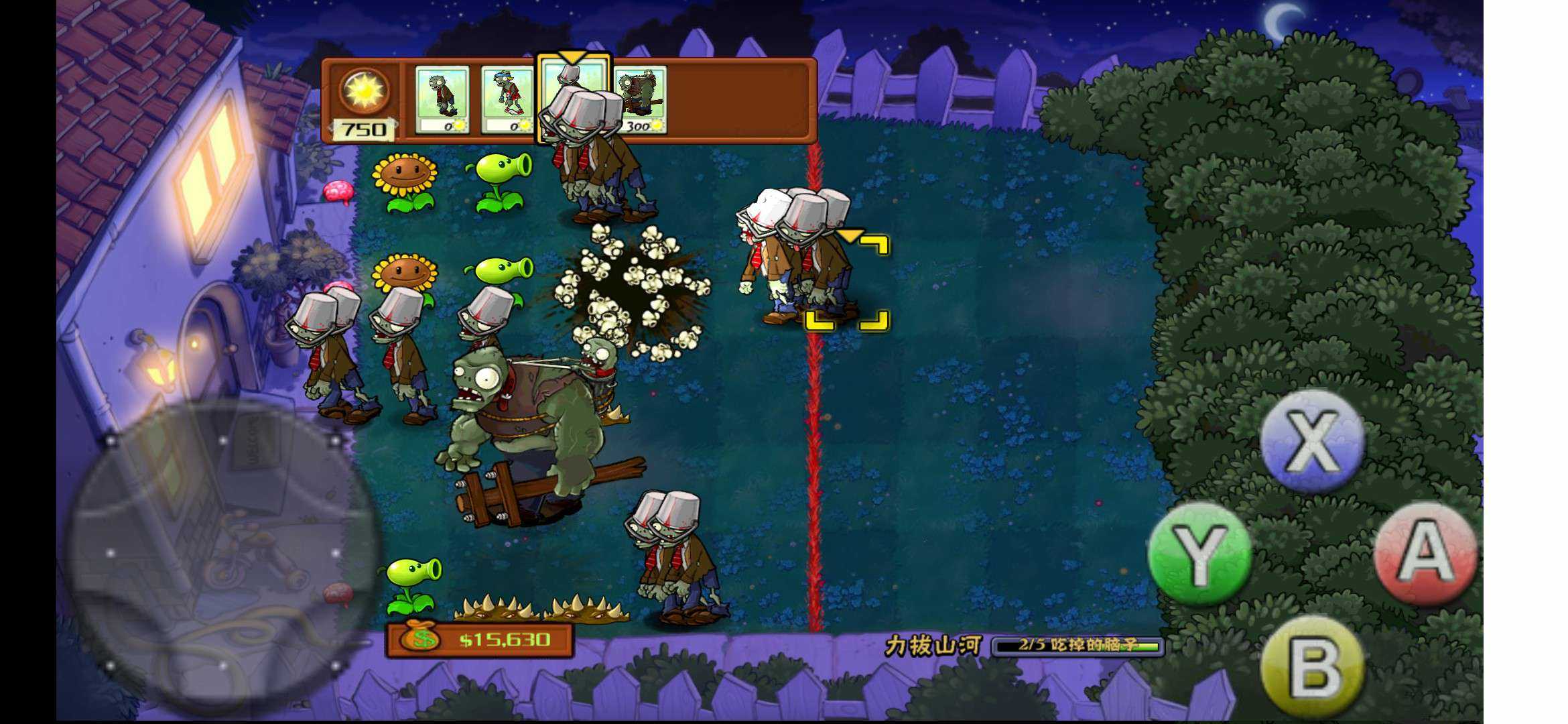Tap the red A touch button
The image size is (1568, 724).
coord(1425,554)
